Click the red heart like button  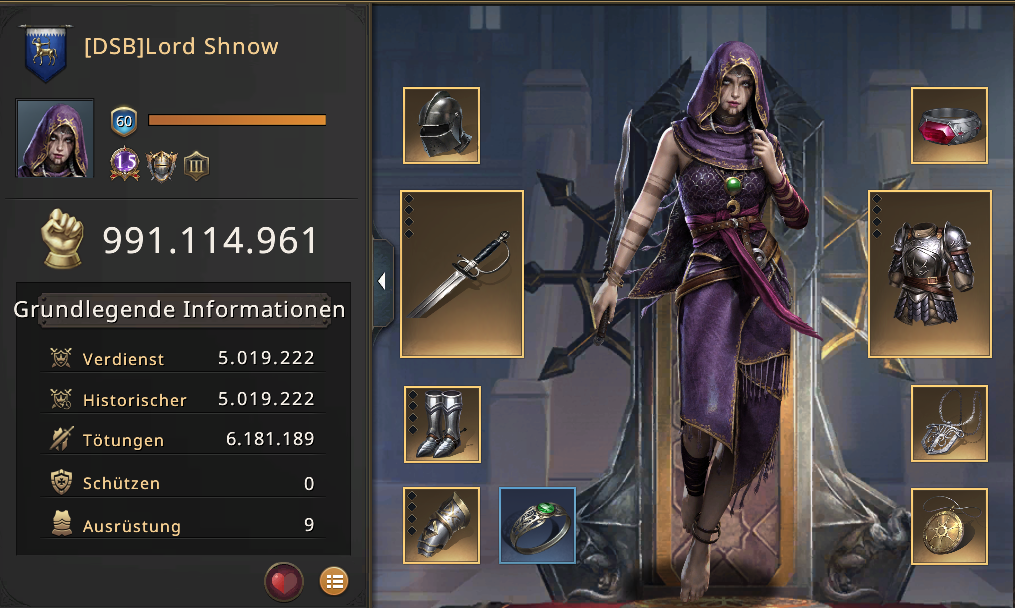(x=284, y=581)
